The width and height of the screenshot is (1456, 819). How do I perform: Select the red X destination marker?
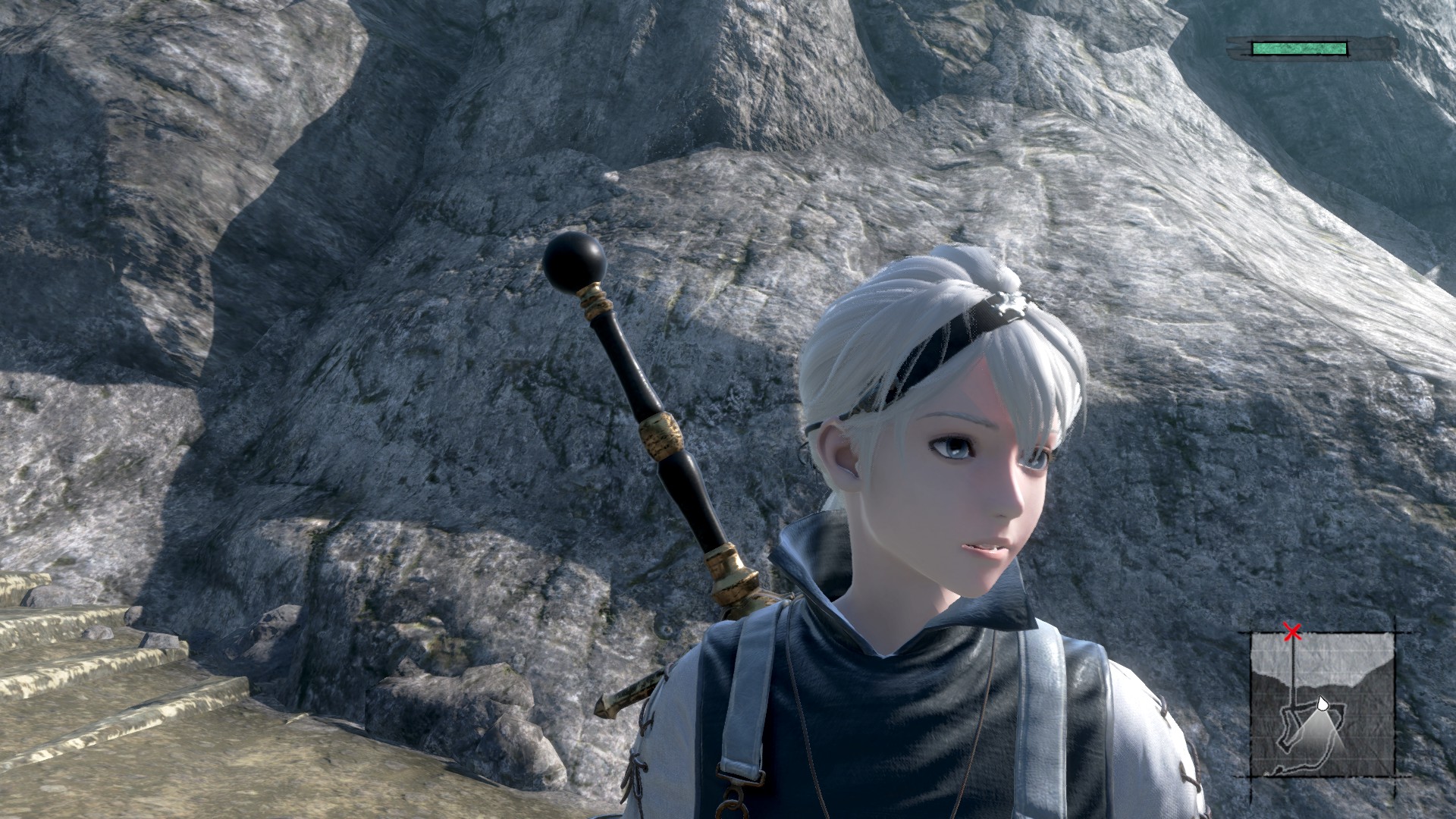pos(1292,632)
